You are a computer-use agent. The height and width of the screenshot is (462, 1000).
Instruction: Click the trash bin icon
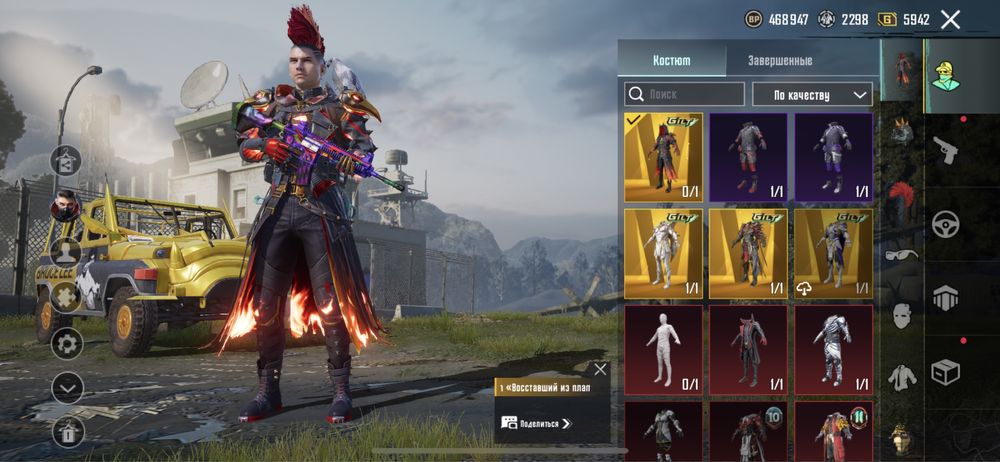coord(67,431)
